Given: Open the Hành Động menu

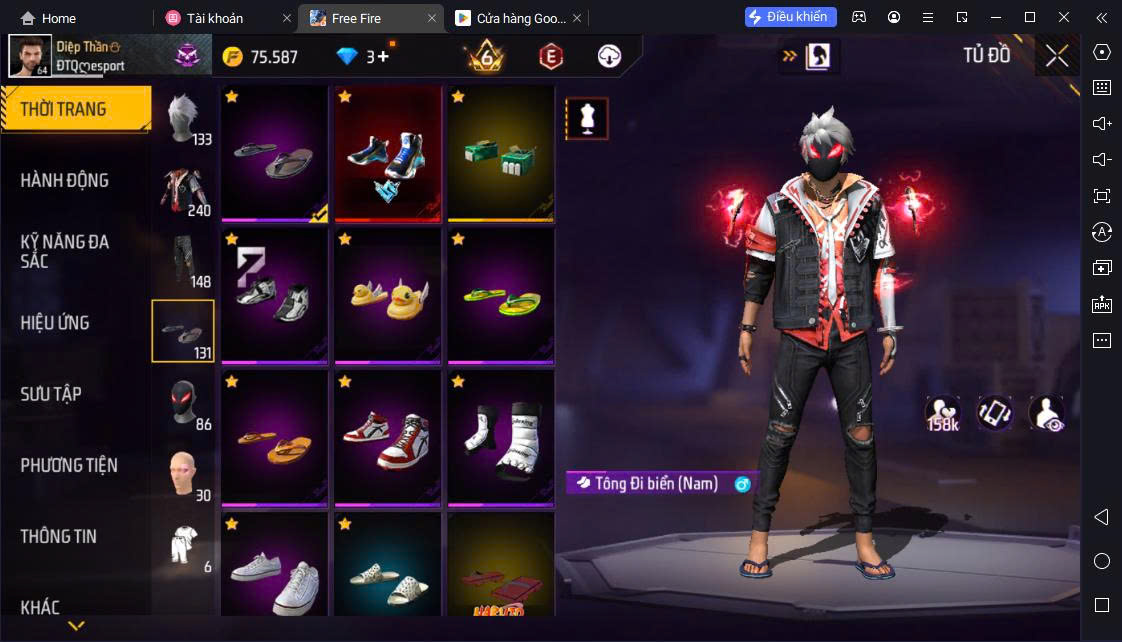Looking at the screenshot, I should point(65,181).
